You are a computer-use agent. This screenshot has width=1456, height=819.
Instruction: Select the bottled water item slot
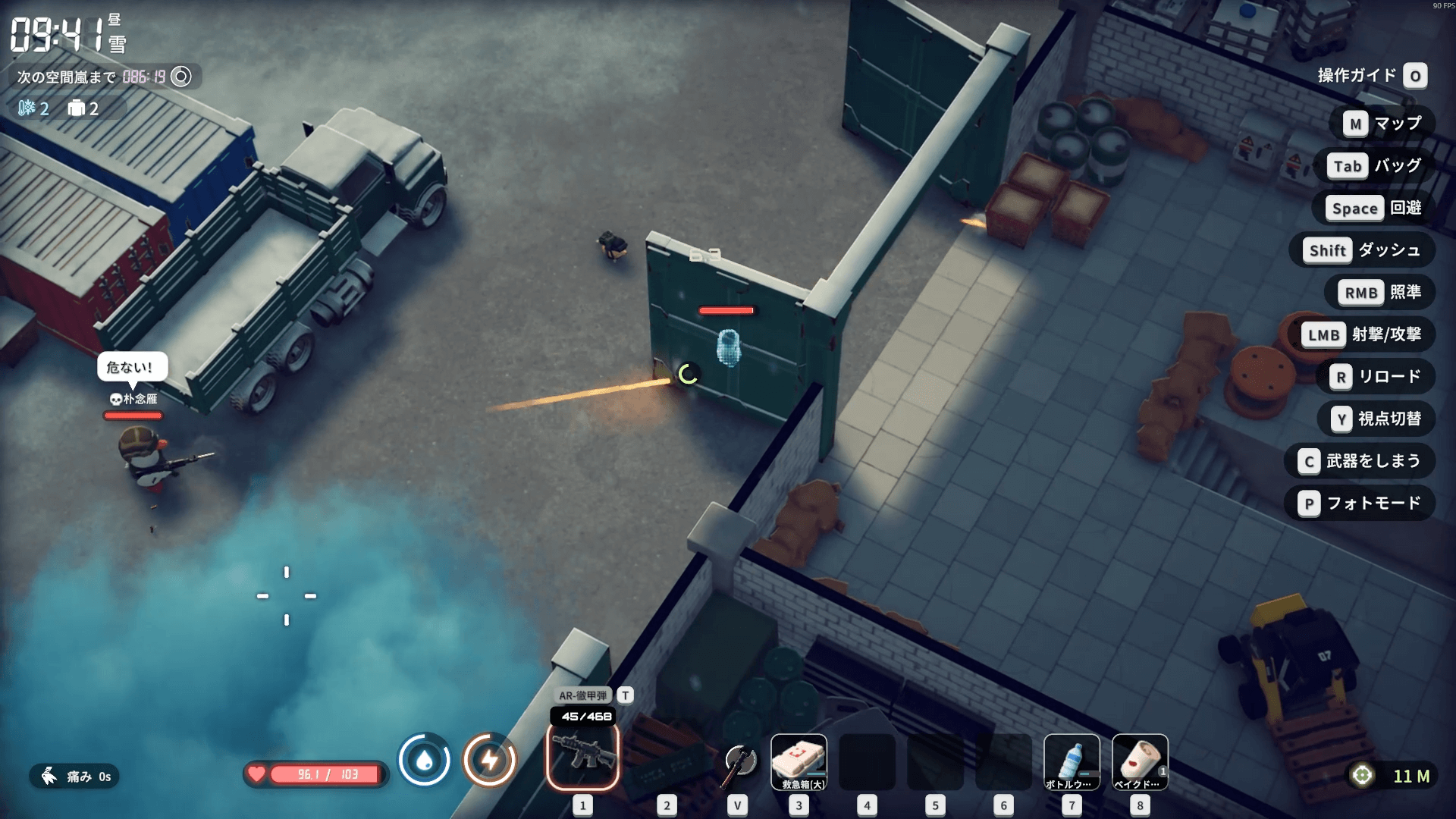(1071, 761)
